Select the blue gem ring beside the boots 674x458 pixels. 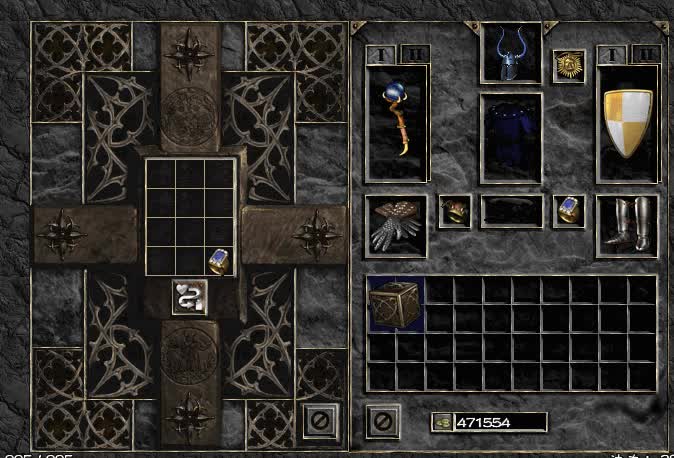pos(569,211)
